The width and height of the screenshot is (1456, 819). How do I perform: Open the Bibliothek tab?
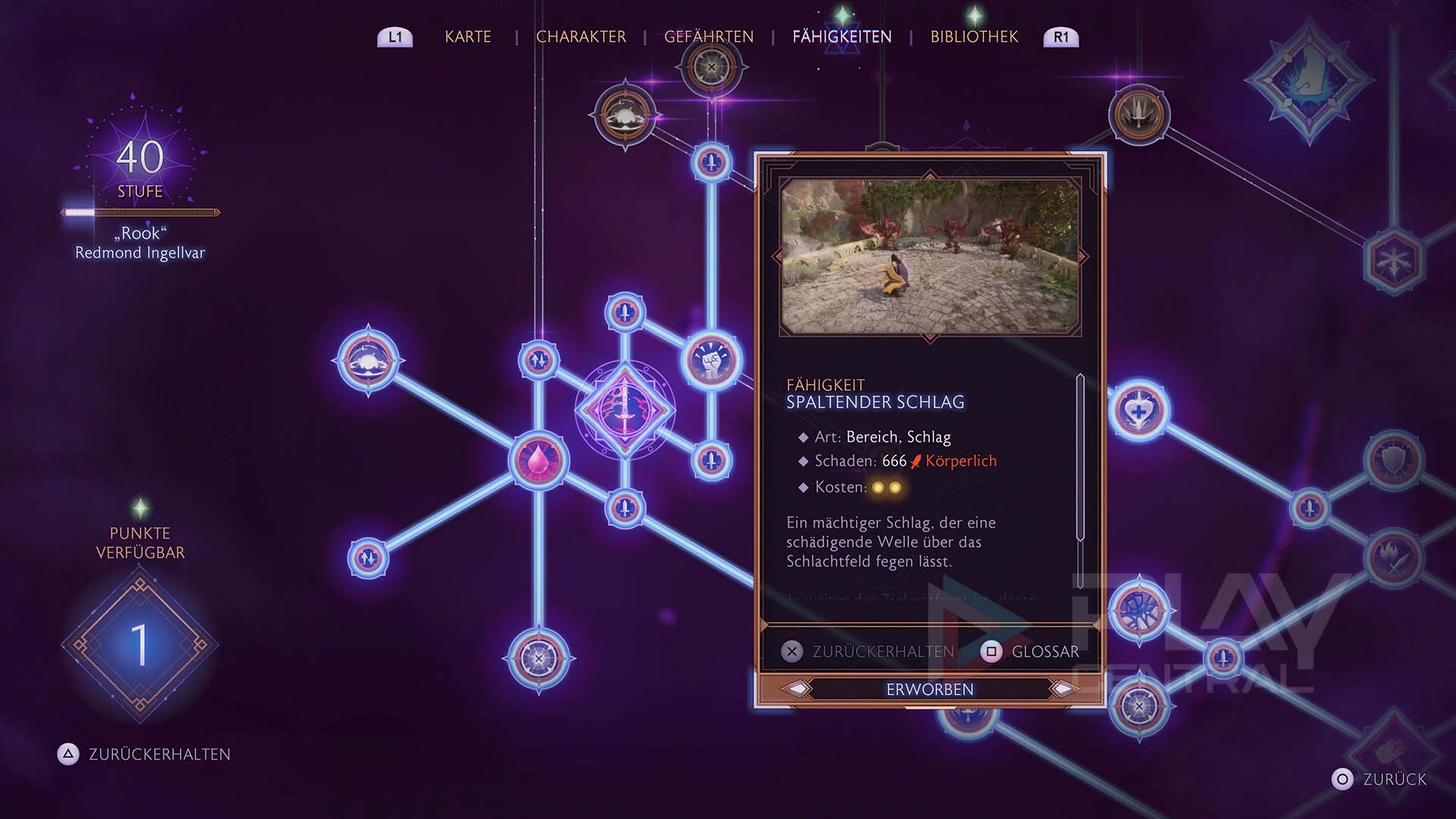974,36
